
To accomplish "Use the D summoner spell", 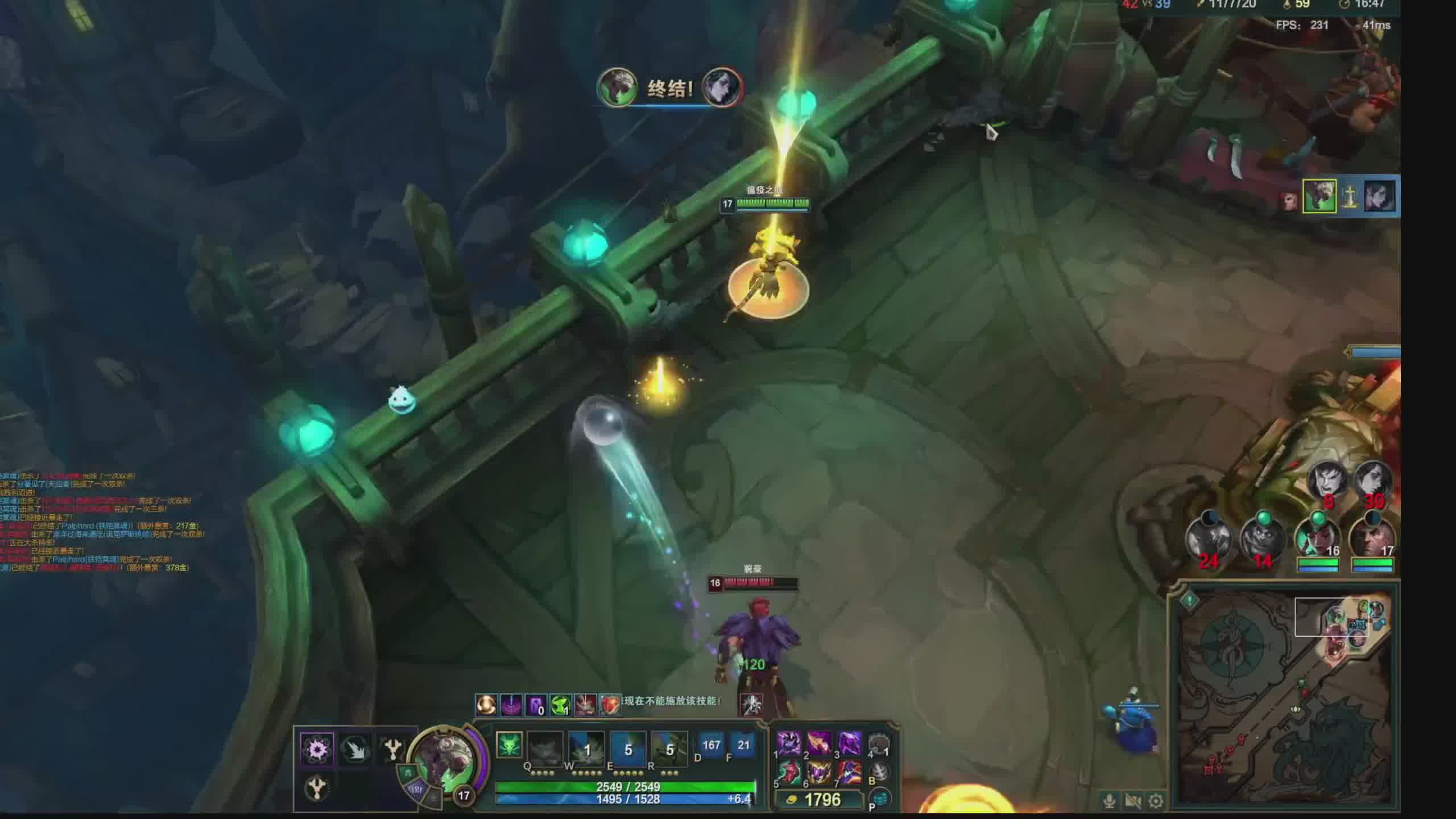I will 711,745.
